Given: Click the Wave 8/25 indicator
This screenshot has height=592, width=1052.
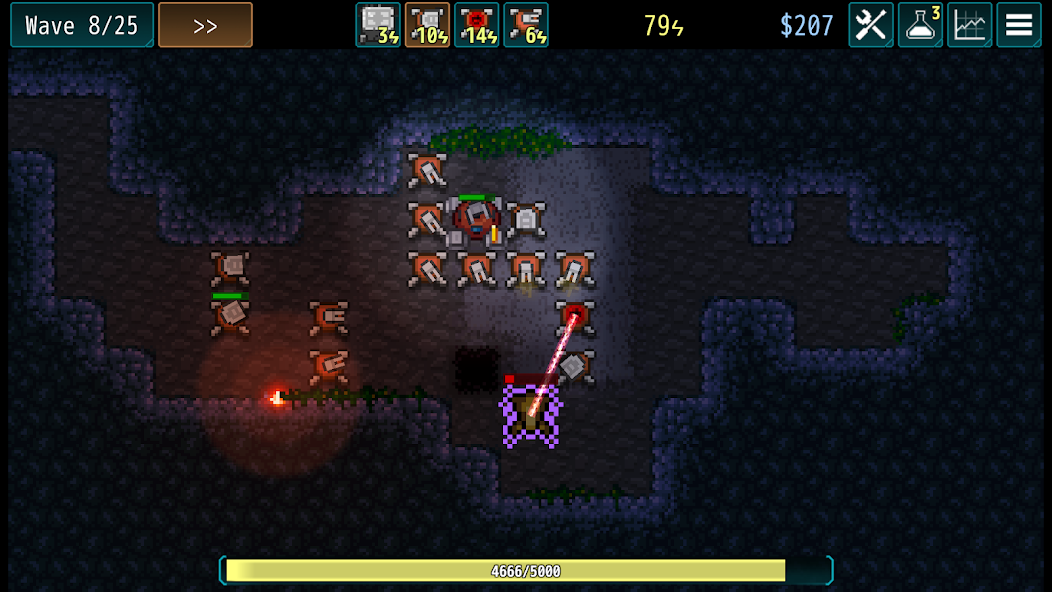Looking at the screenshot, I should tap(82, 25).
